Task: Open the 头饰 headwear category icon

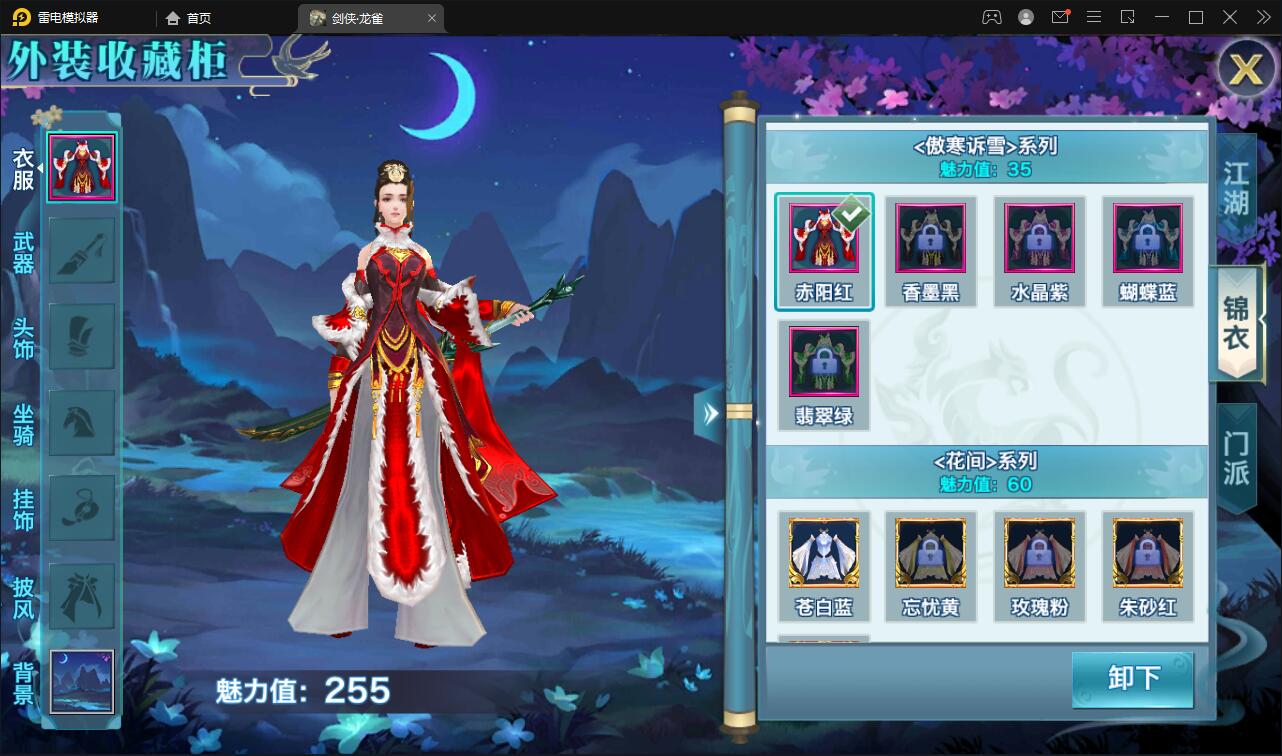Action: click(81, 338)
